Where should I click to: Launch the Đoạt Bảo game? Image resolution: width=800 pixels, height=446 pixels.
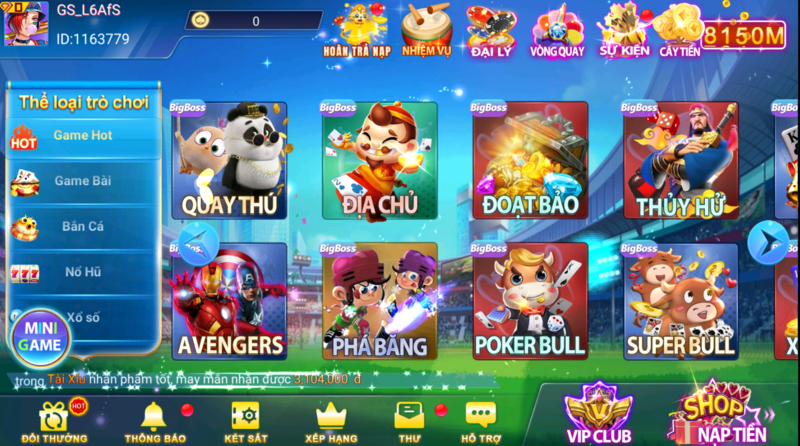530,161
